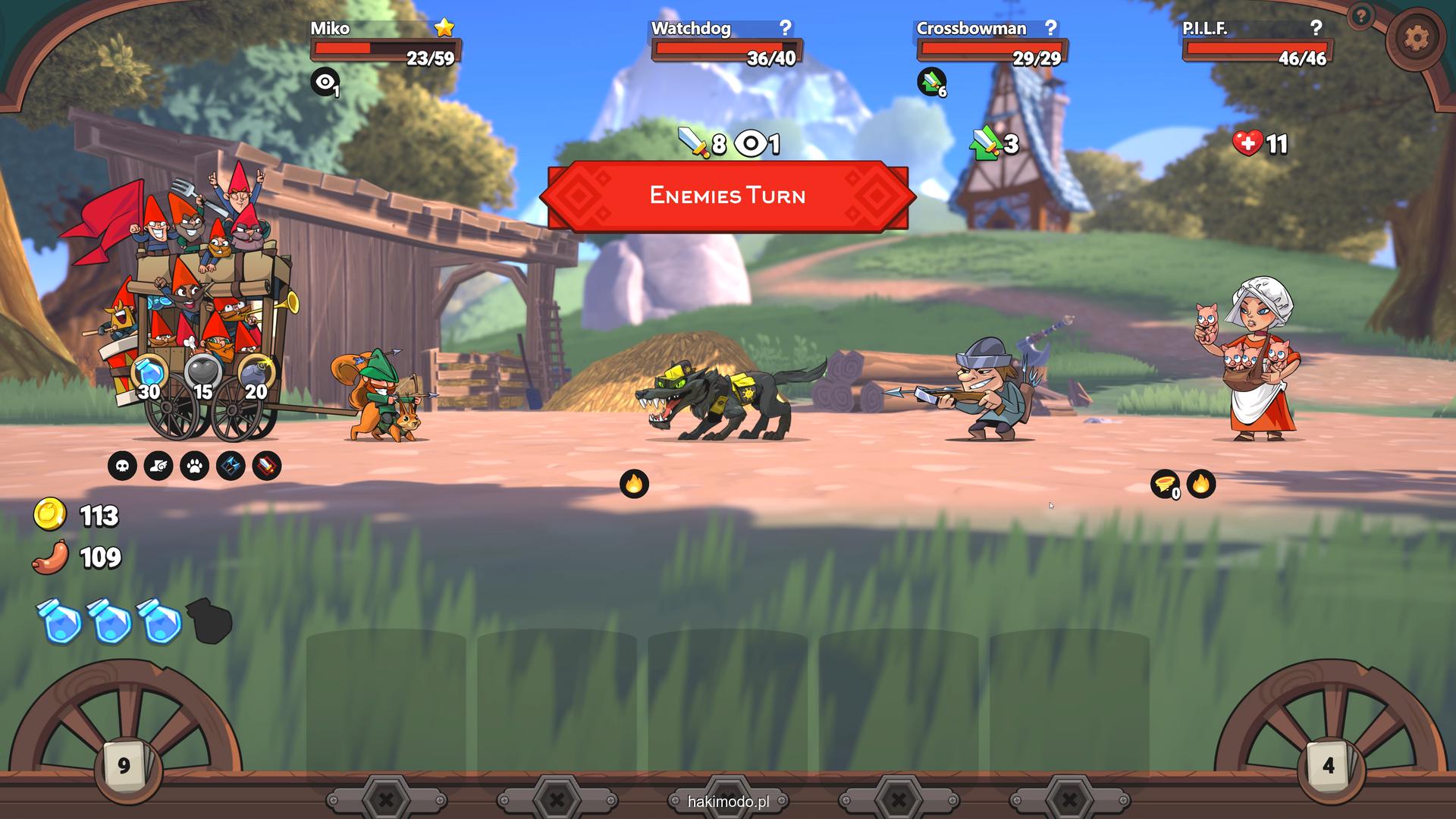
Task: Inspect Watchdog's sword attack intent icon
Action: pyautogui.click(x=692, y=142)
